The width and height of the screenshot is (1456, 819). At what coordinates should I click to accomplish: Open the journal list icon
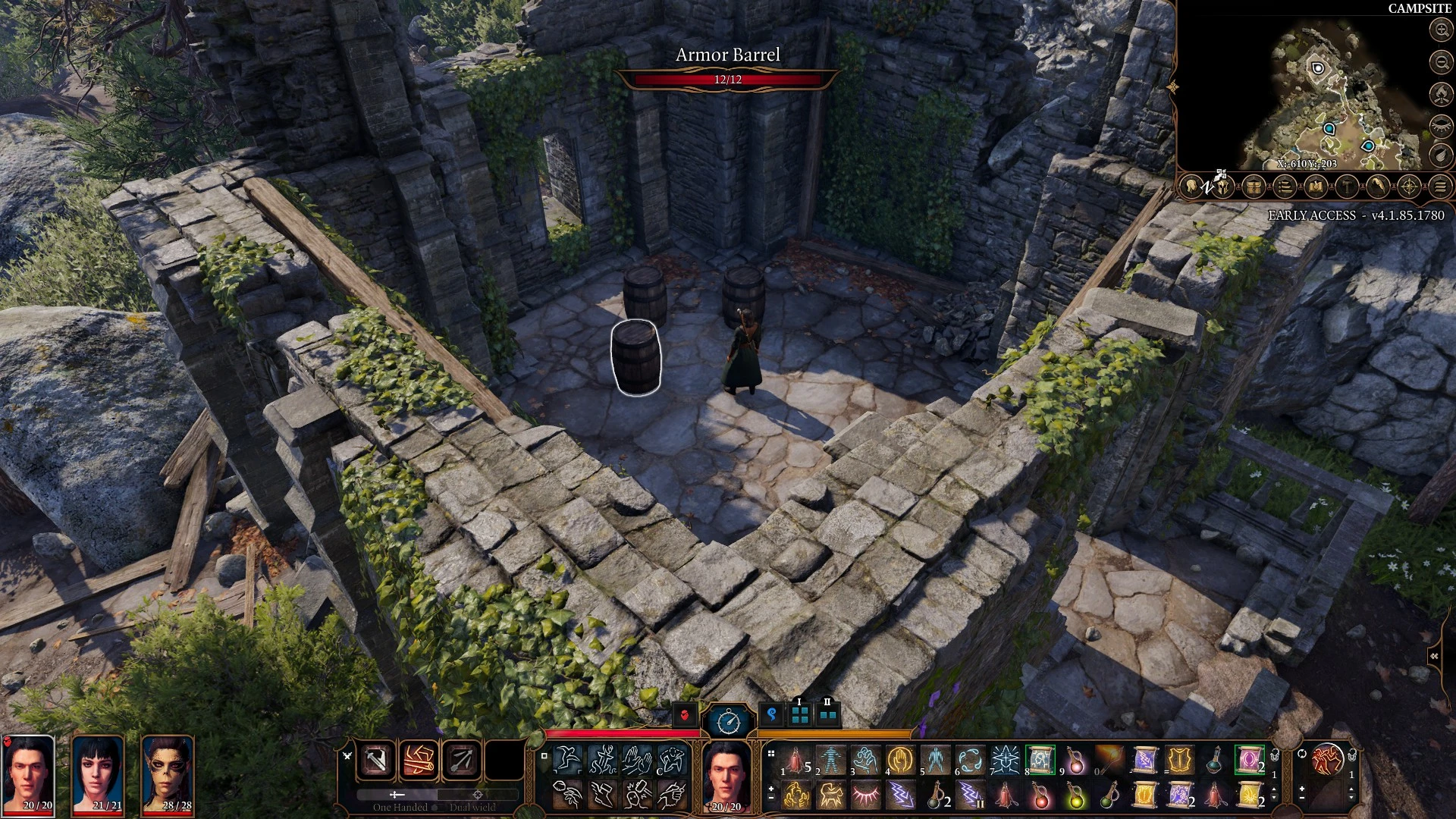tap(1284, 186)
